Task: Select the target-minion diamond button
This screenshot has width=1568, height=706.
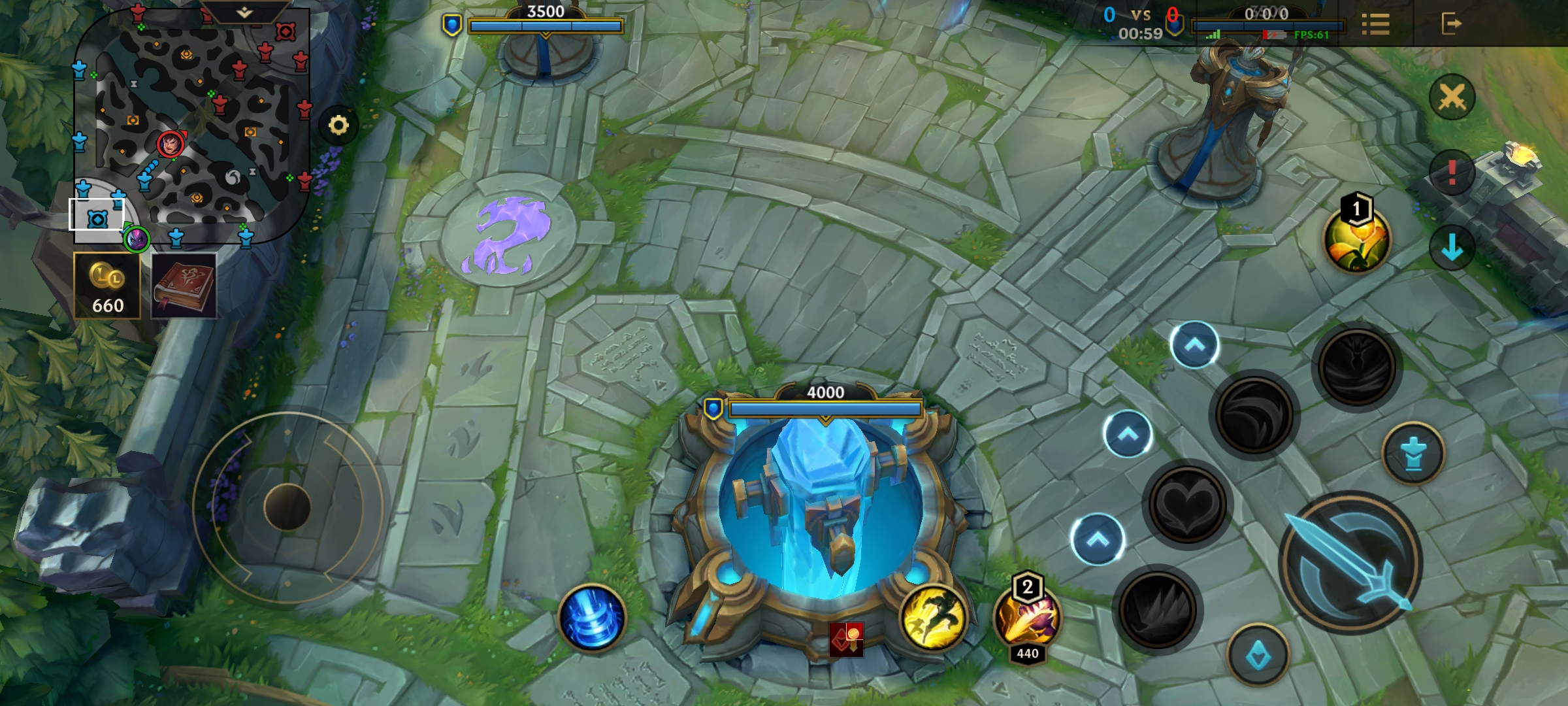Action: tap(1258, 655)
